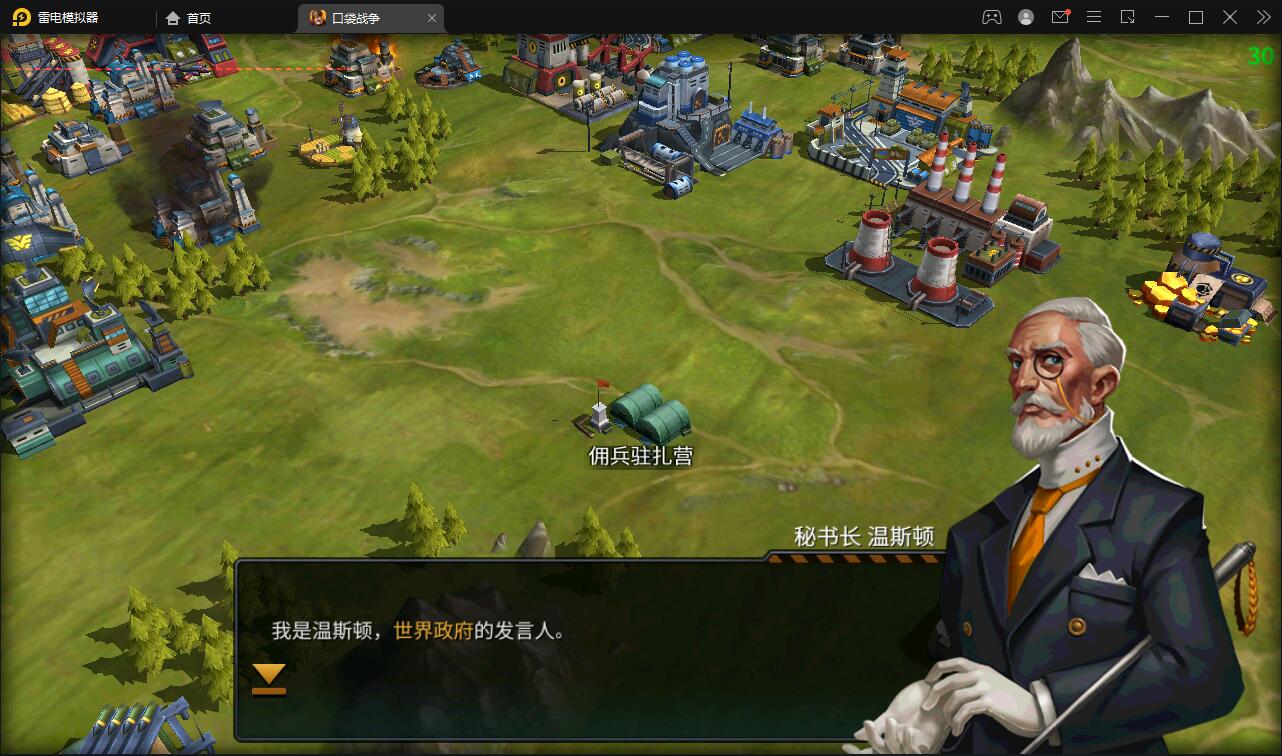Open the LDPlayer user account icon
Viewport: 1282px width, 756px height.
click(1026, 17)
